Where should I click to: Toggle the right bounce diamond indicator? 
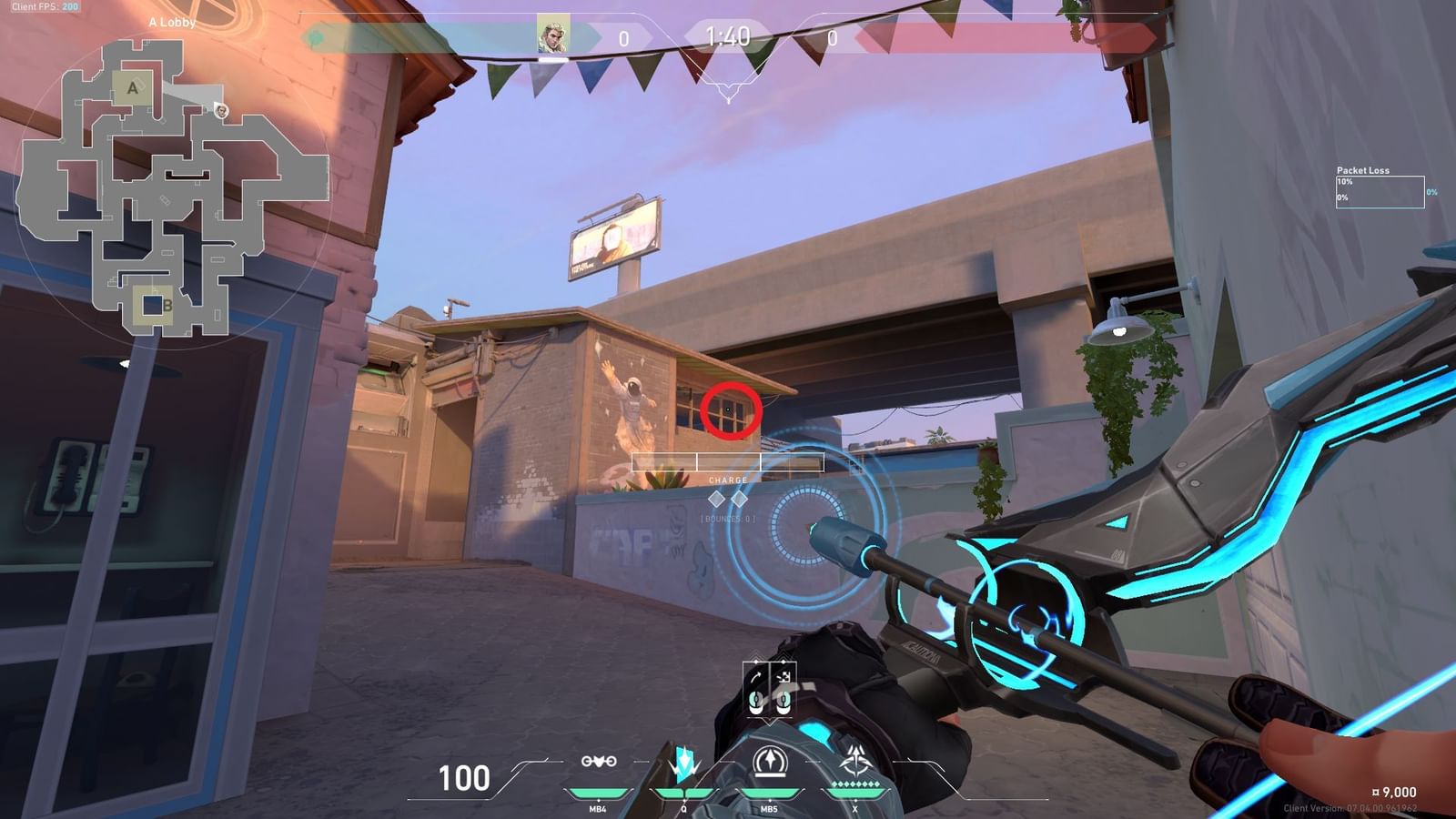739,499
